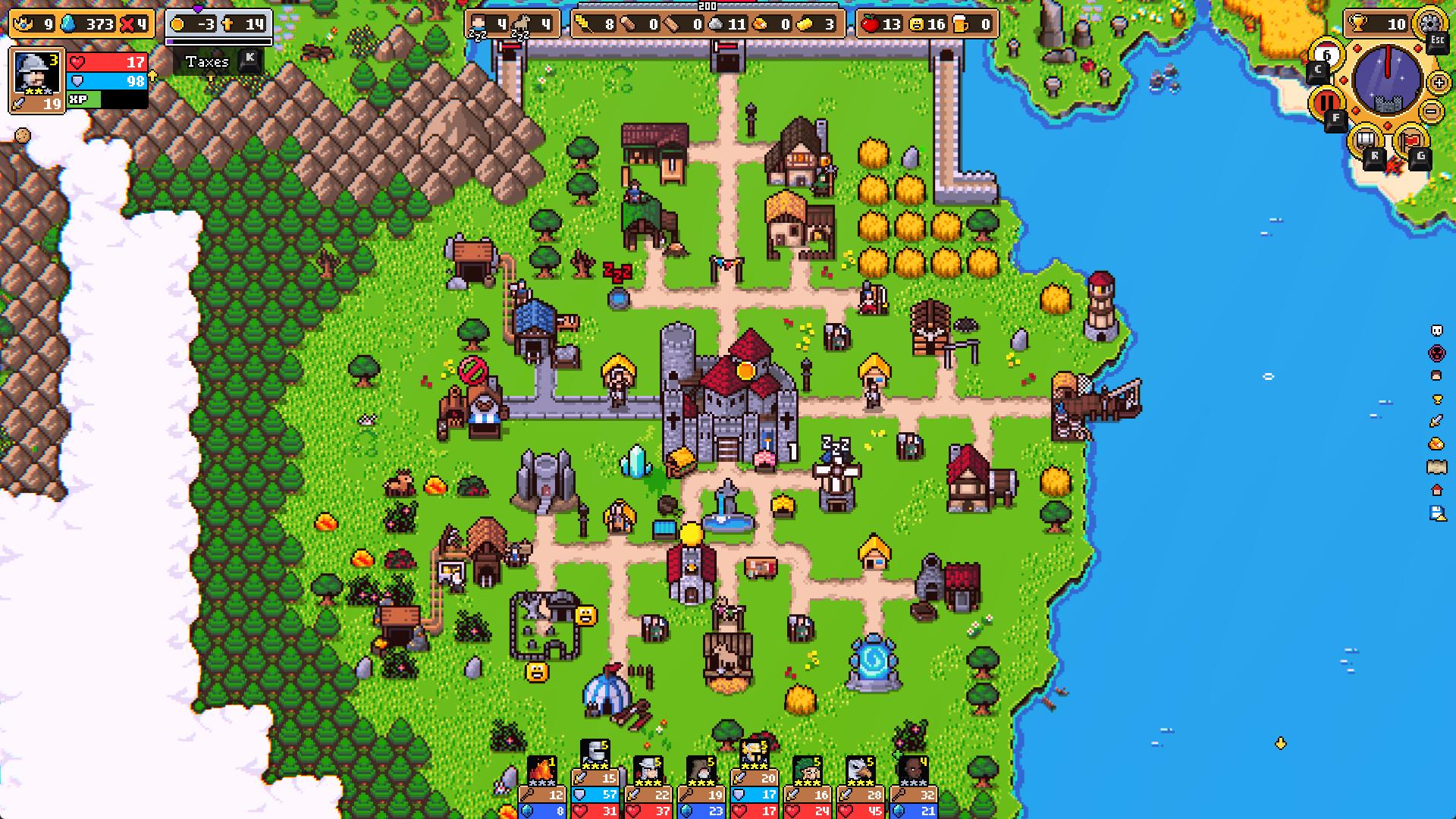1456x819 pixels.
Task: Toggle pause with the red pause icon
Action: (1326, 101)
